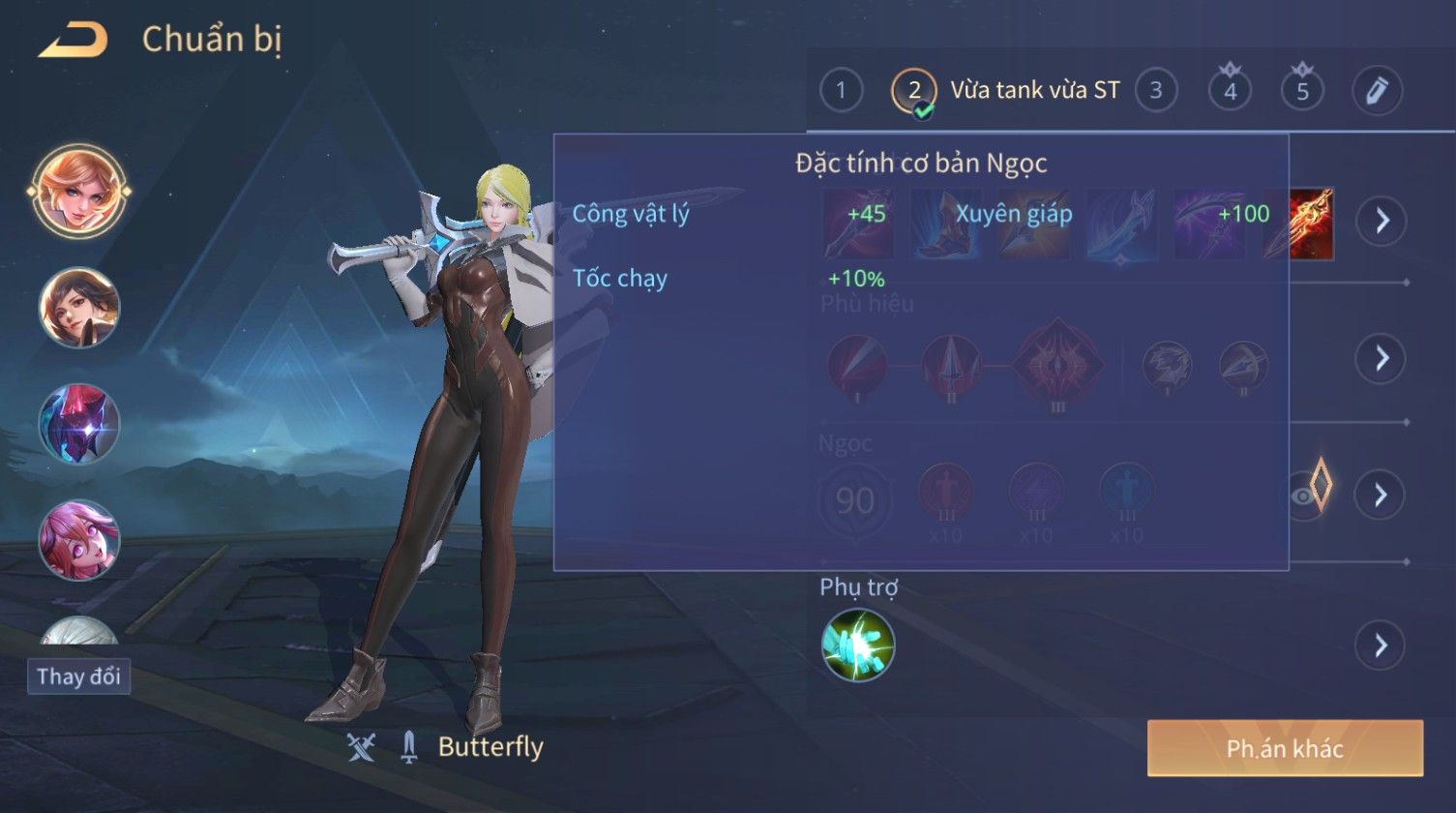Open loadout preset 5
The height and width of the screenshot is (813, 1456).
click(1302, 91)
